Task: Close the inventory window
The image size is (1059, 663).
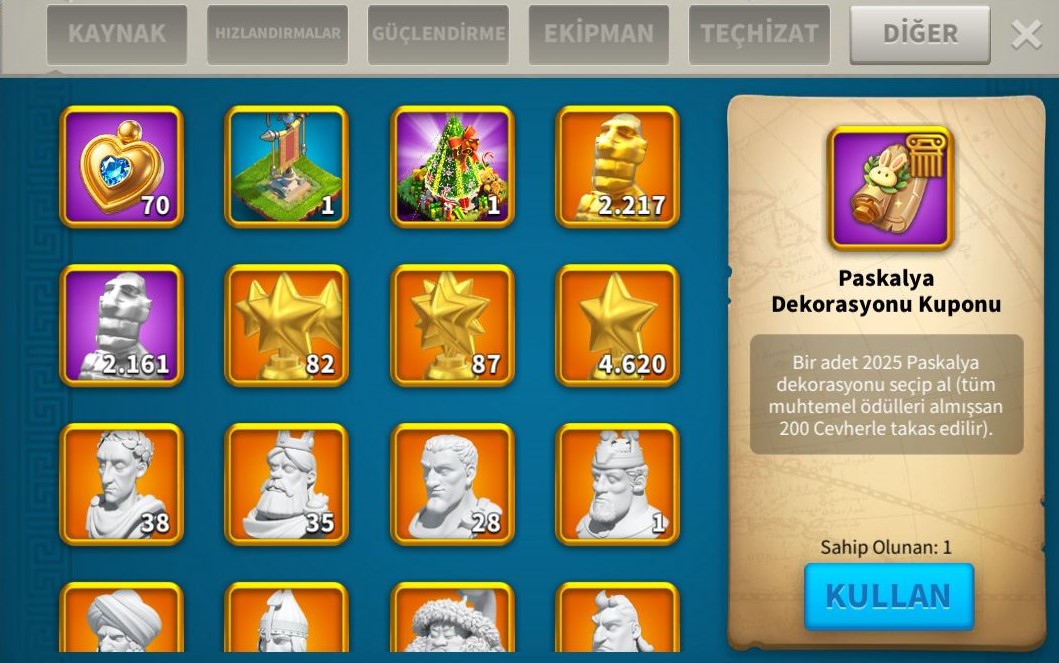Action: [x=1026, y=35]
